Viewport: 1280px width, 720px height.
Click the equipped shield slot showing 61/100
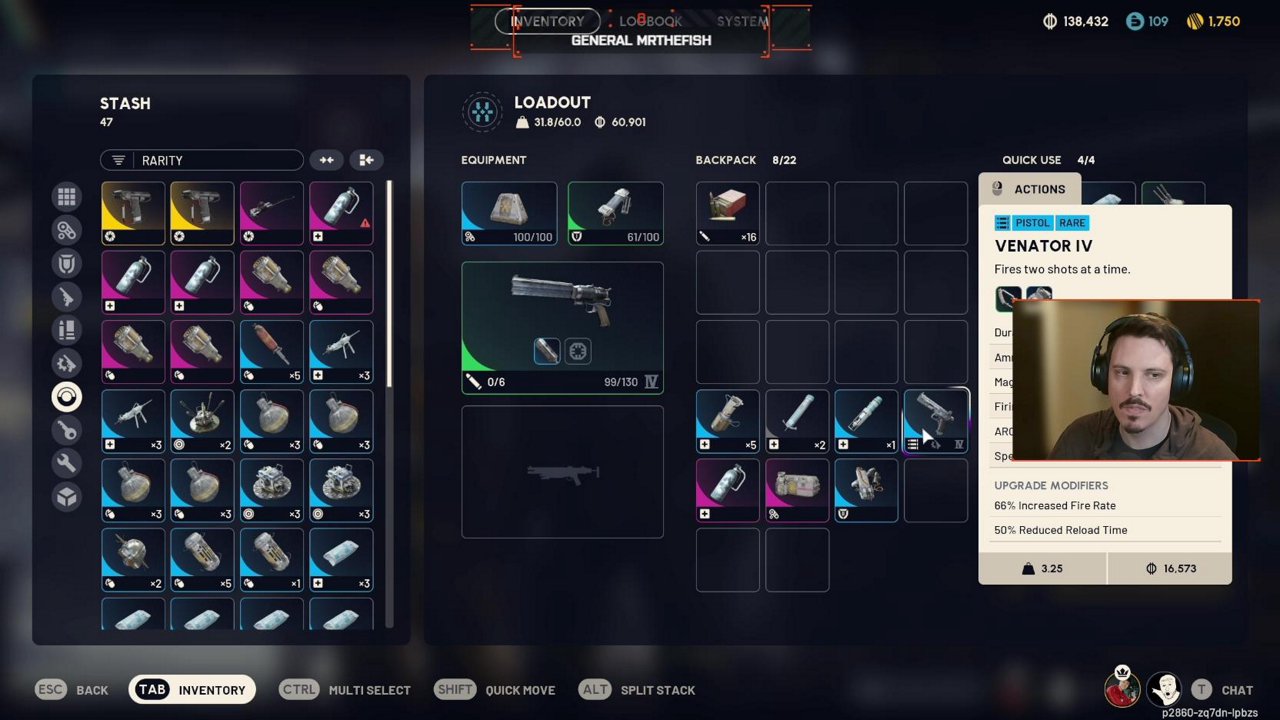coord(615,213)
